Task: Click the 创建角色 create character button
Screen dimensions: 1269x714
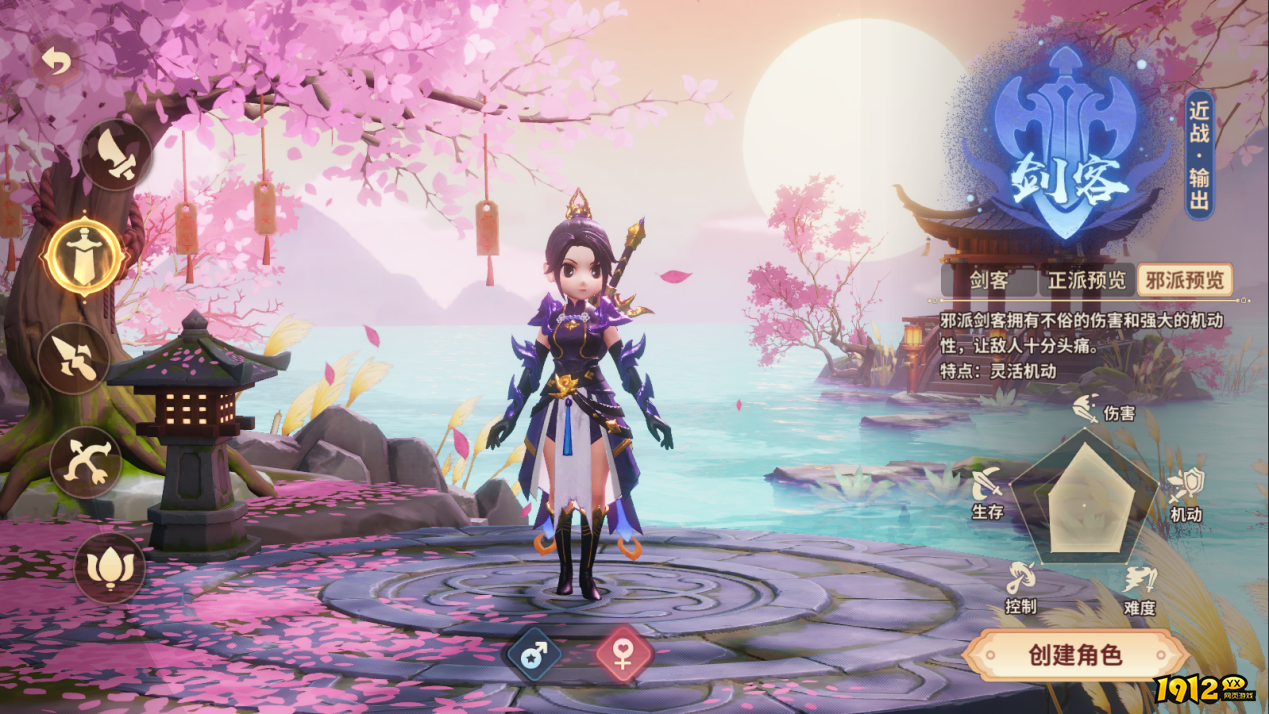Action: [x=1075, y=655]
